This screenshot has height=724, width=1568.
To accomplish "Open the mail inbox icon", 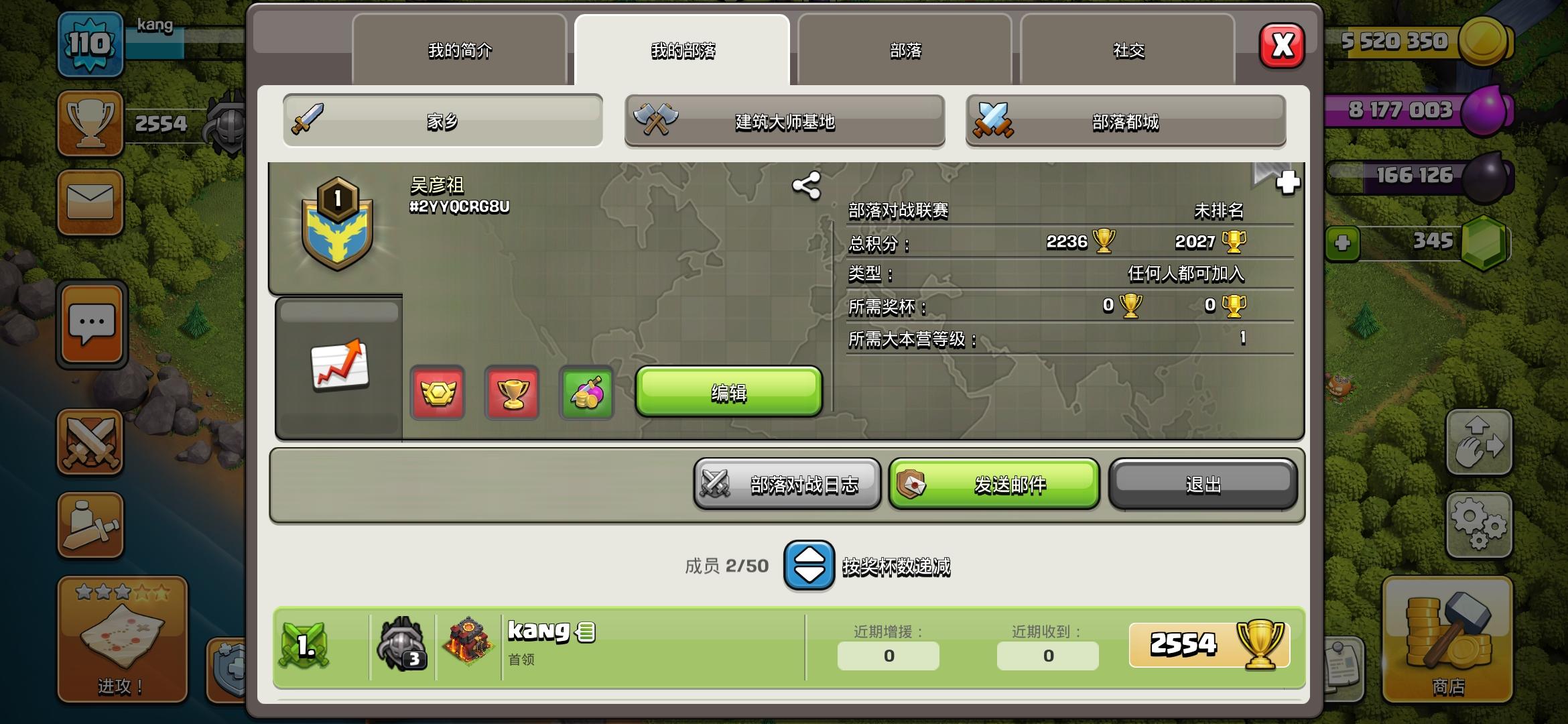I will (90, 203).
